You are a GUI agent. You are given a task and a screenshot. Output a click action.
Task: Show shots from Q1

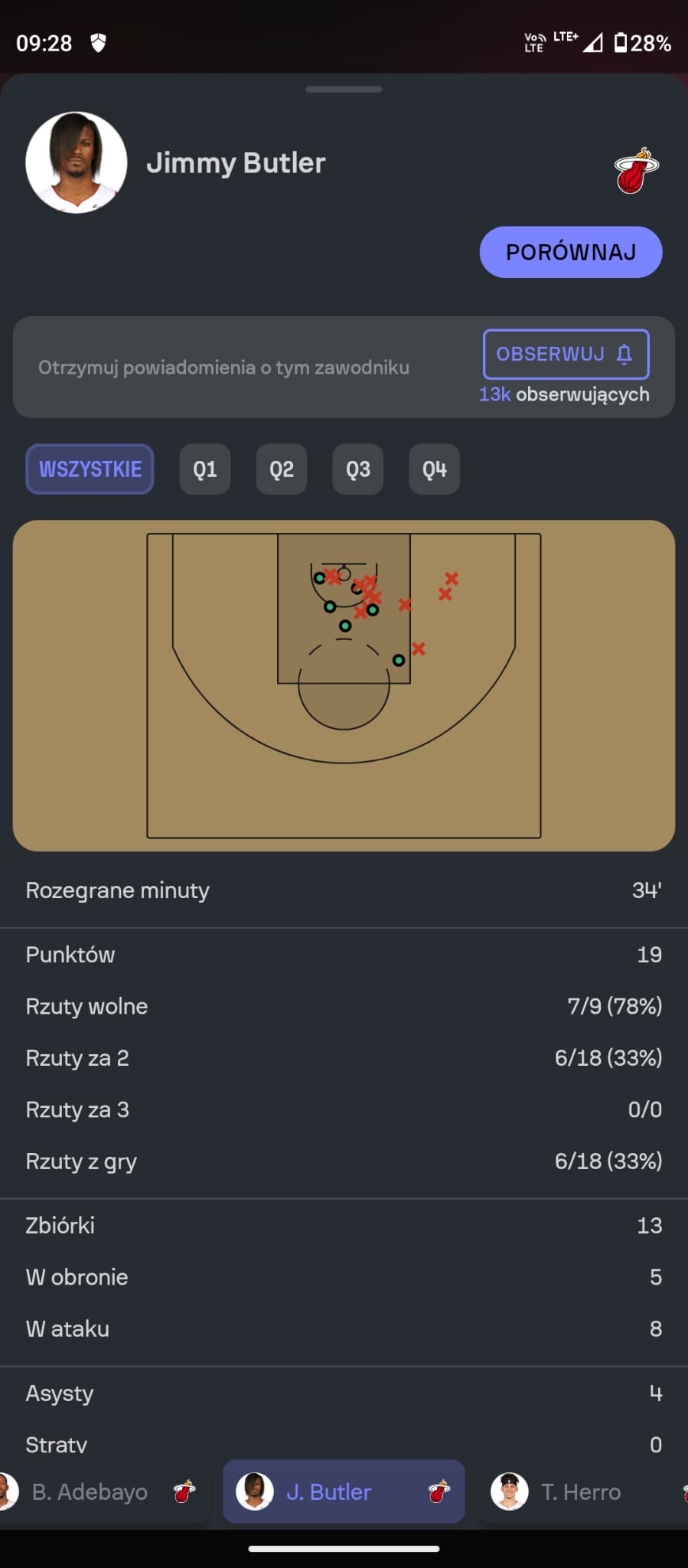(x=205, y=469)
